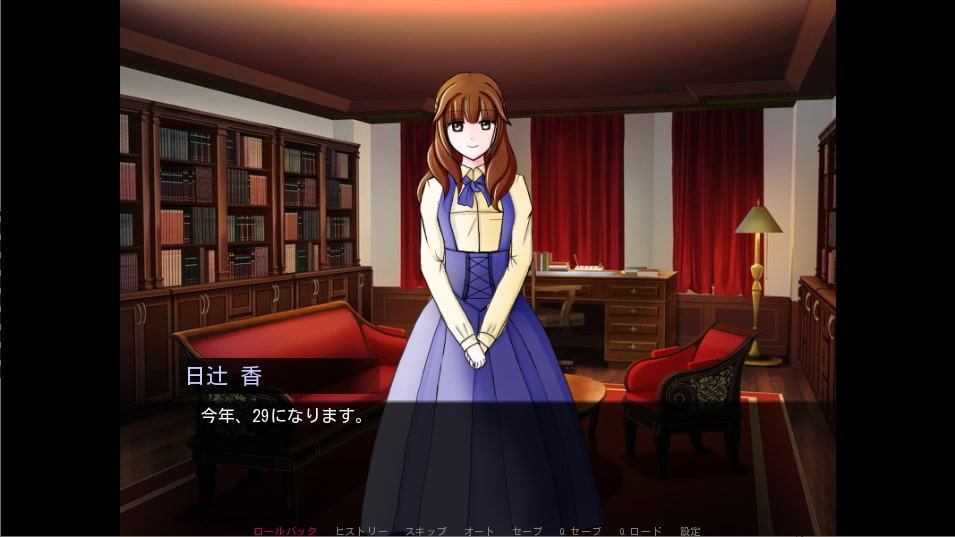Open the 設定 (Settings) menu
This screenshot has width=955, height=537.
pos(690,531)
